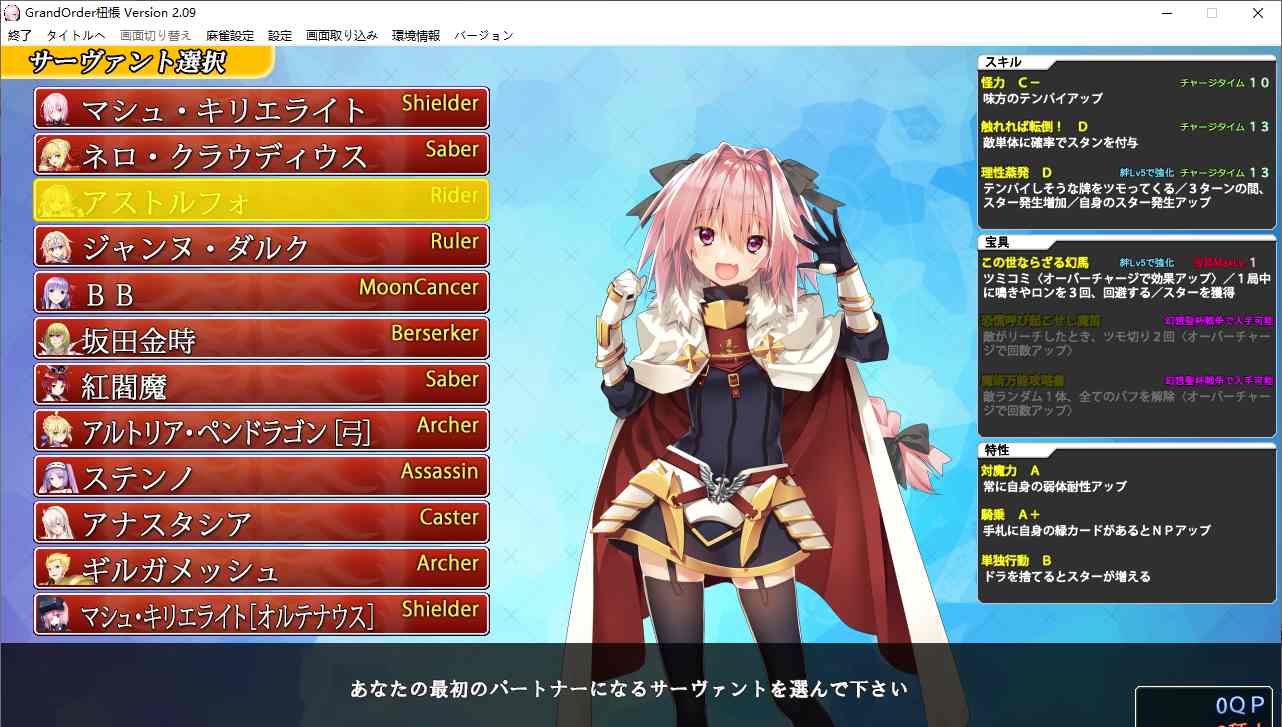Click Mash Kyrielight's portrait icon
This screenshot has width=1282, height=727.
[x=54, y=107]
